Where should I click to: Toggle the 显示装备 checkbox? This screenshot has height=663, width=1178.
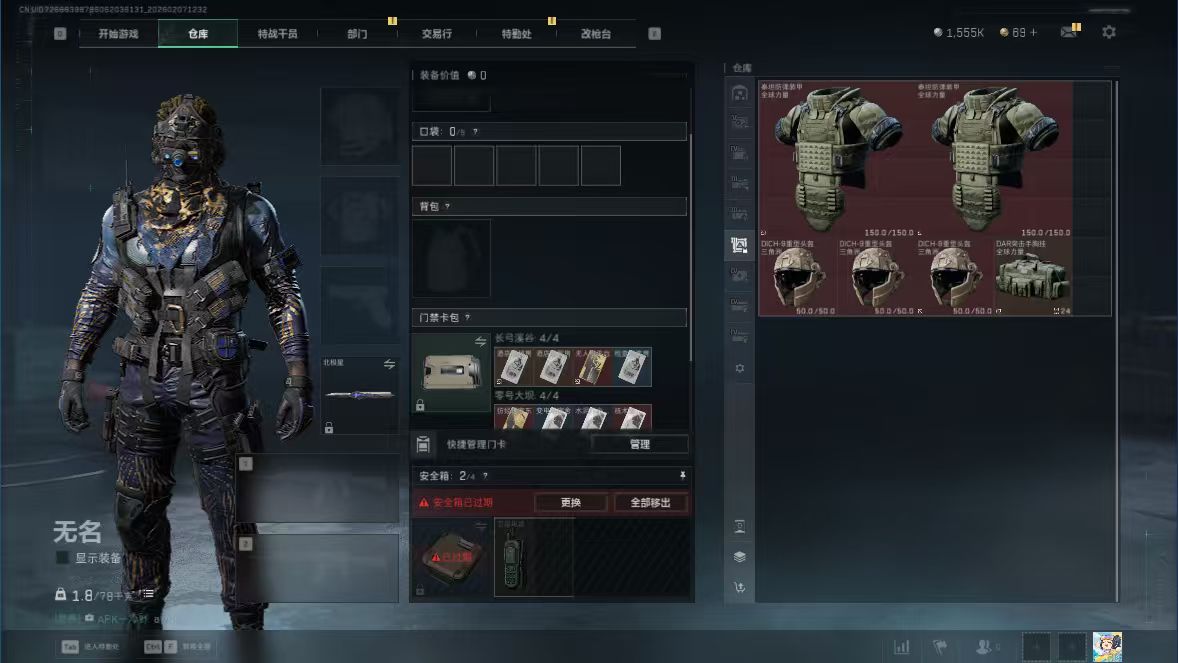coord(63,557)
